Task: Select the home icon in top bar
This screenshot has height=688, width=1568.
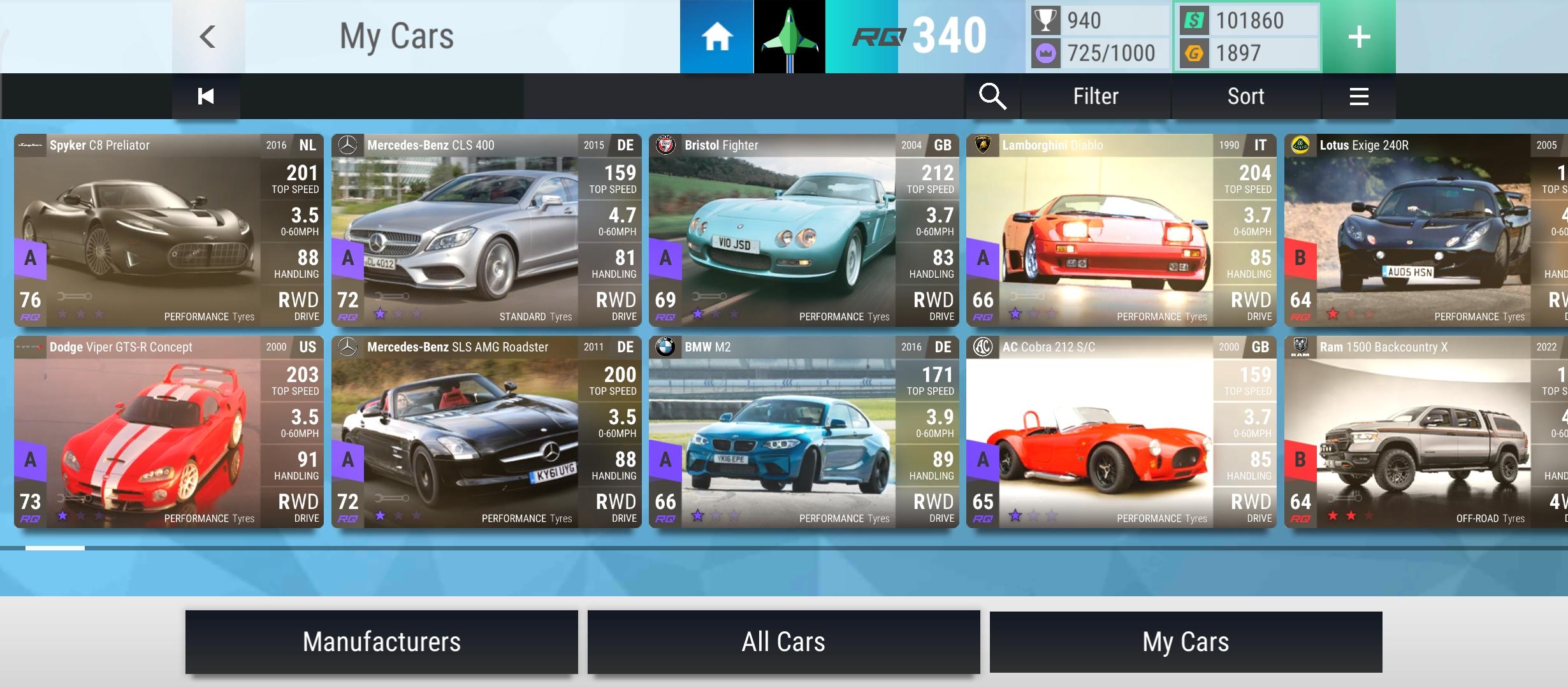Action: (716, 37)
